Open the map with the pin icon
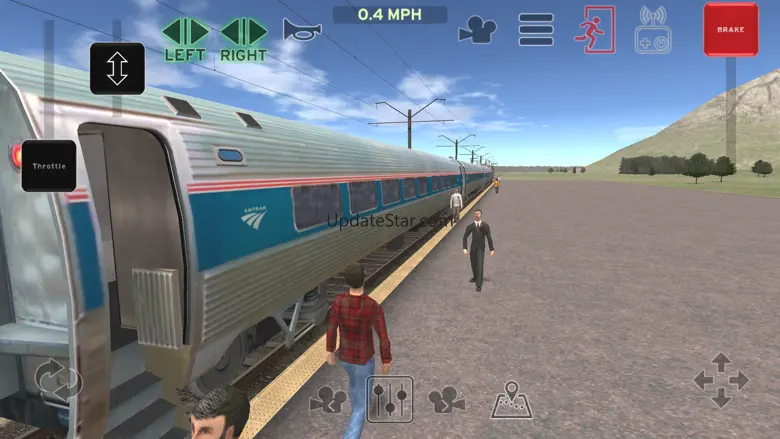The image size is (780, 439). pyautogui.click(x=511, y=400)
